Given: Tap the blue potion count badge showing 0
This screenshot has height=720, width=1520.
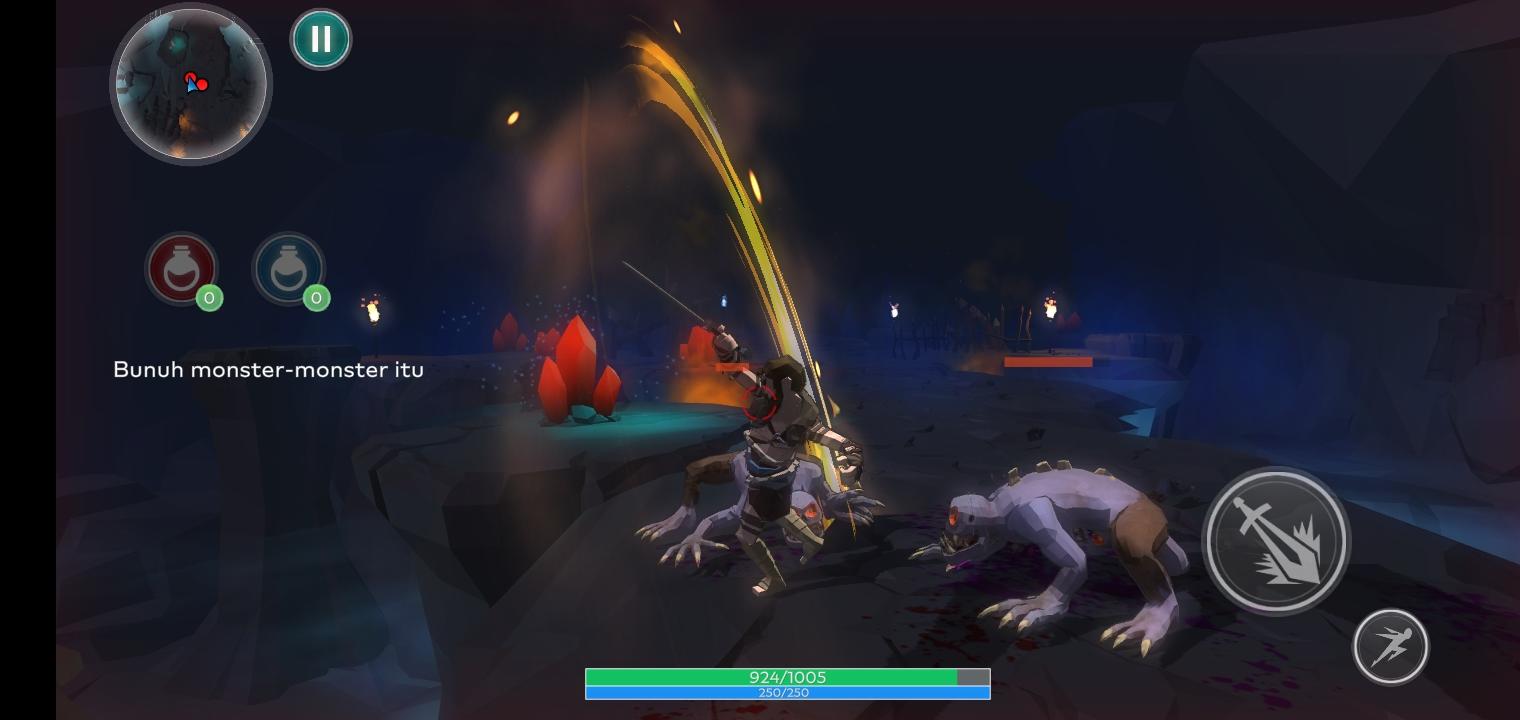Looking at the screenshot, I should pos(316,298).
